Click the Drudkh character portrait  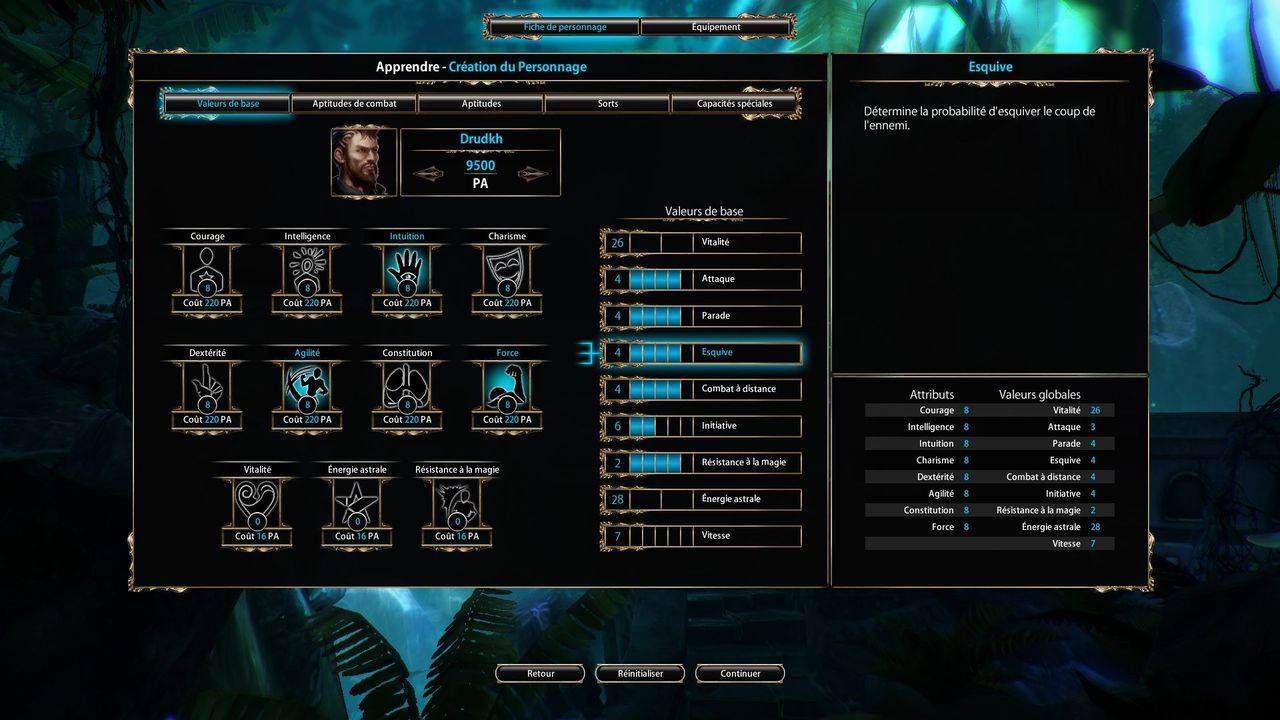[364, 162]
